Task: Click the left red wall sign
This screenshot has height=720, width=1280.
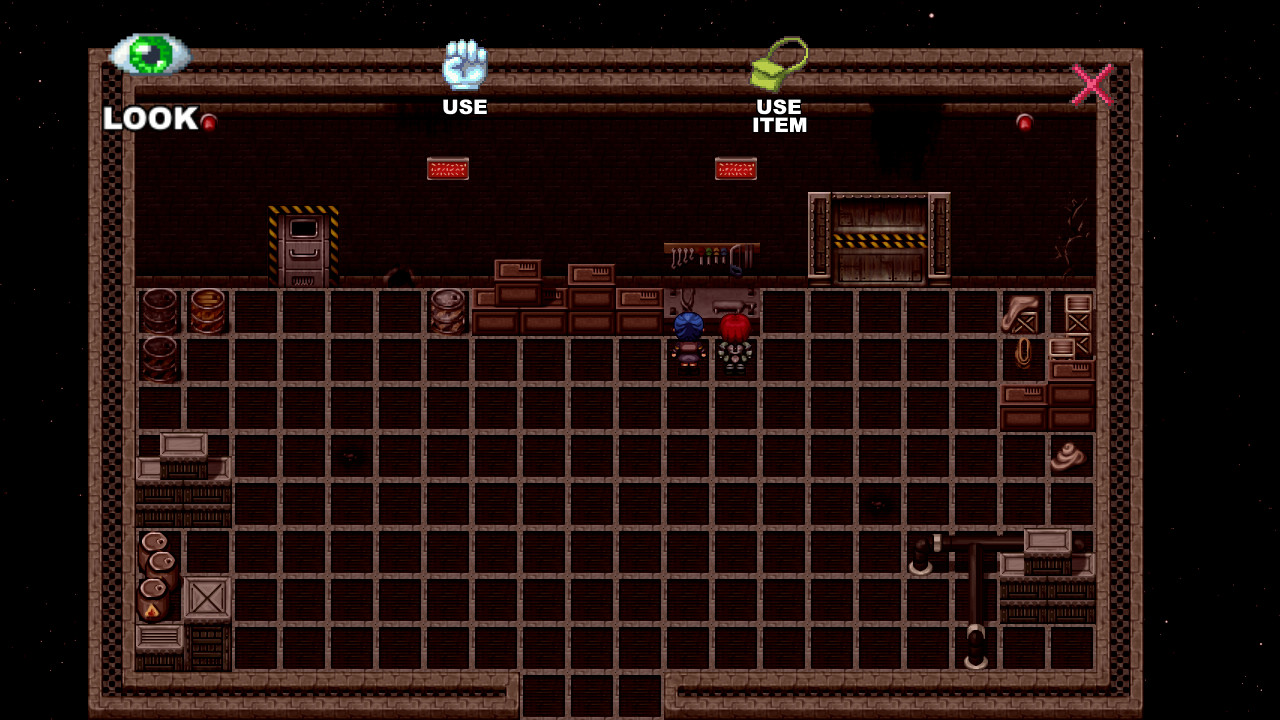Action: point(447,168)
